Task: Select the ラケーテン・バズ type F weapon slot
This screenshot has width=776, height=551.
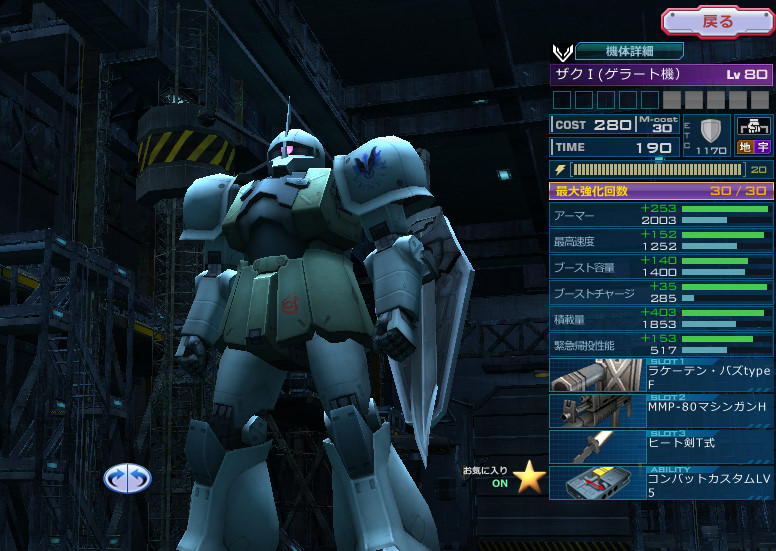Action: tap(661, 375)
